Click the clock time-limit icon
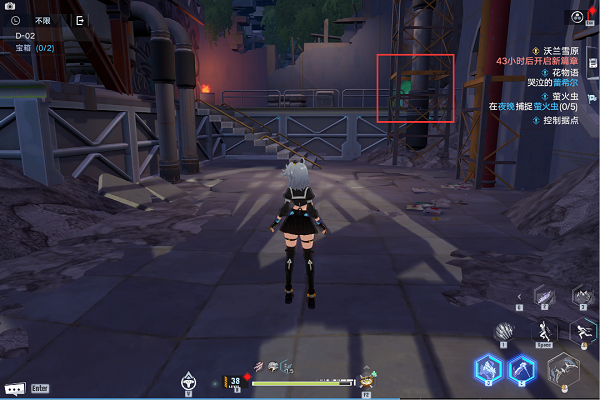Viewport: 600px width, 400px height. (x=16, y=20)
